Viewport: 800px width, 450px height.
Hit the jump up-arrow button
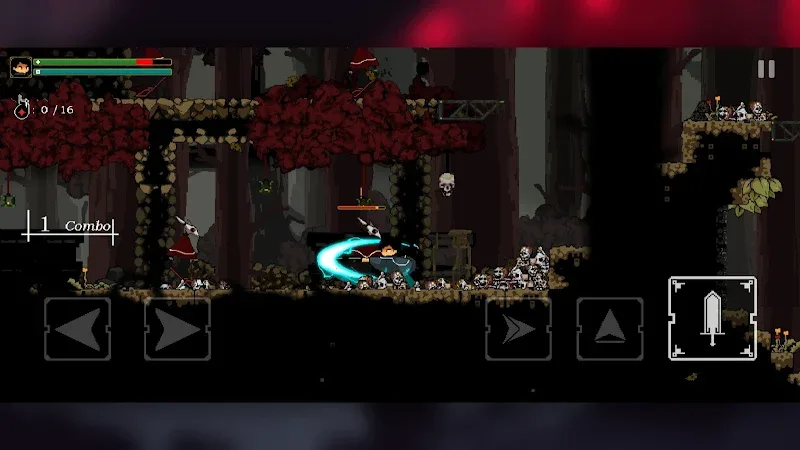coord(609,329)
